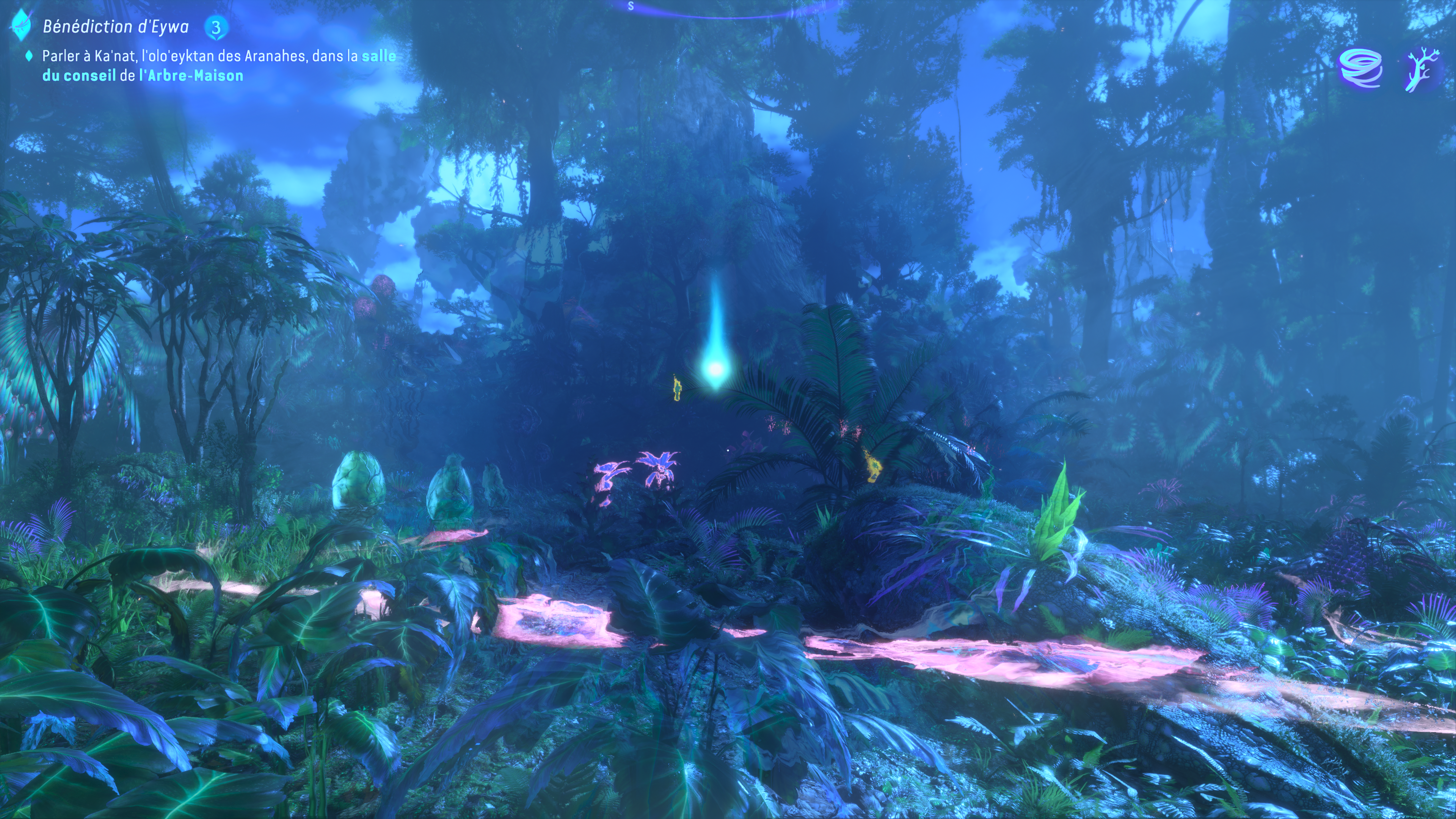Open the Bénédiction d'Eywa quest title
The image size is (1456, 819).
click(x=116, y=27)
